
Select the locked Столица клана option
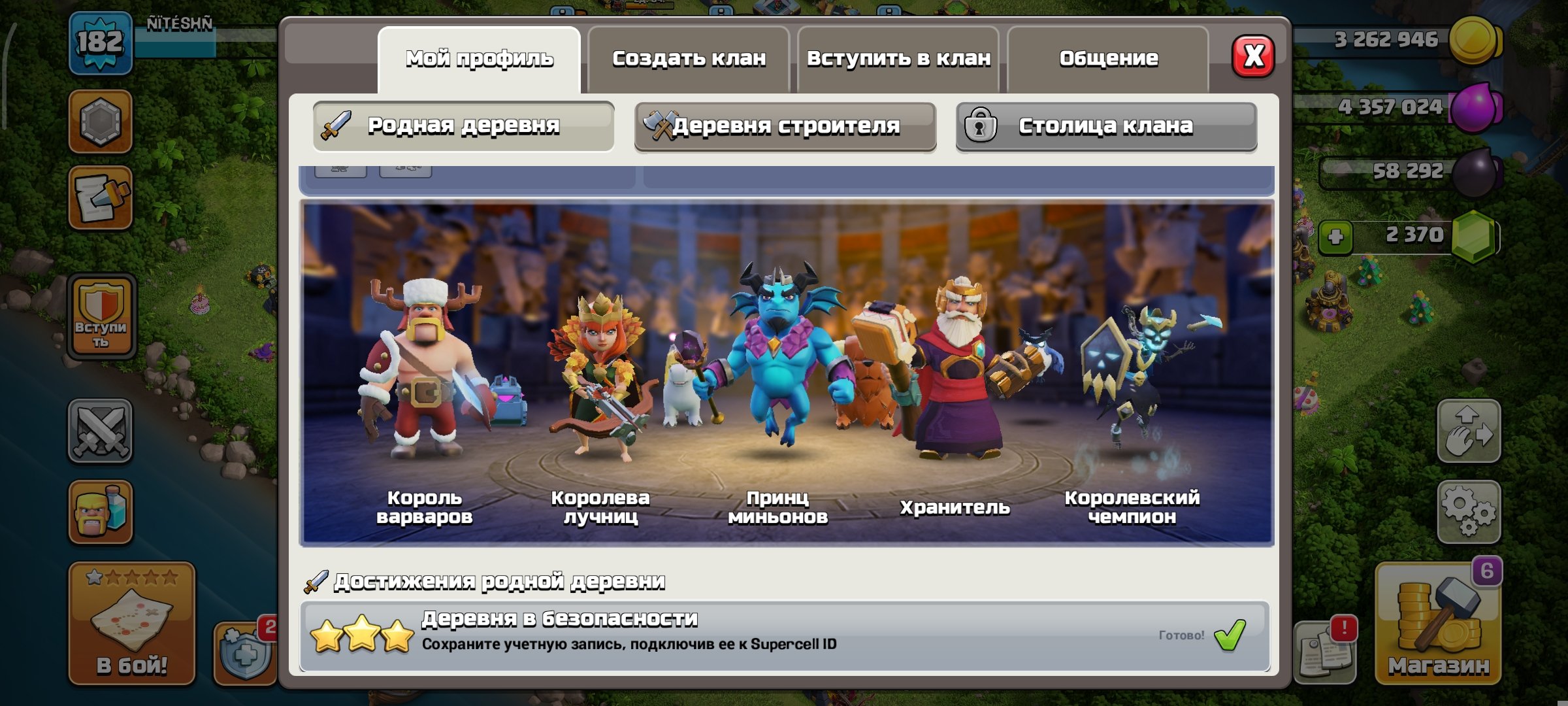(1104, 127)
